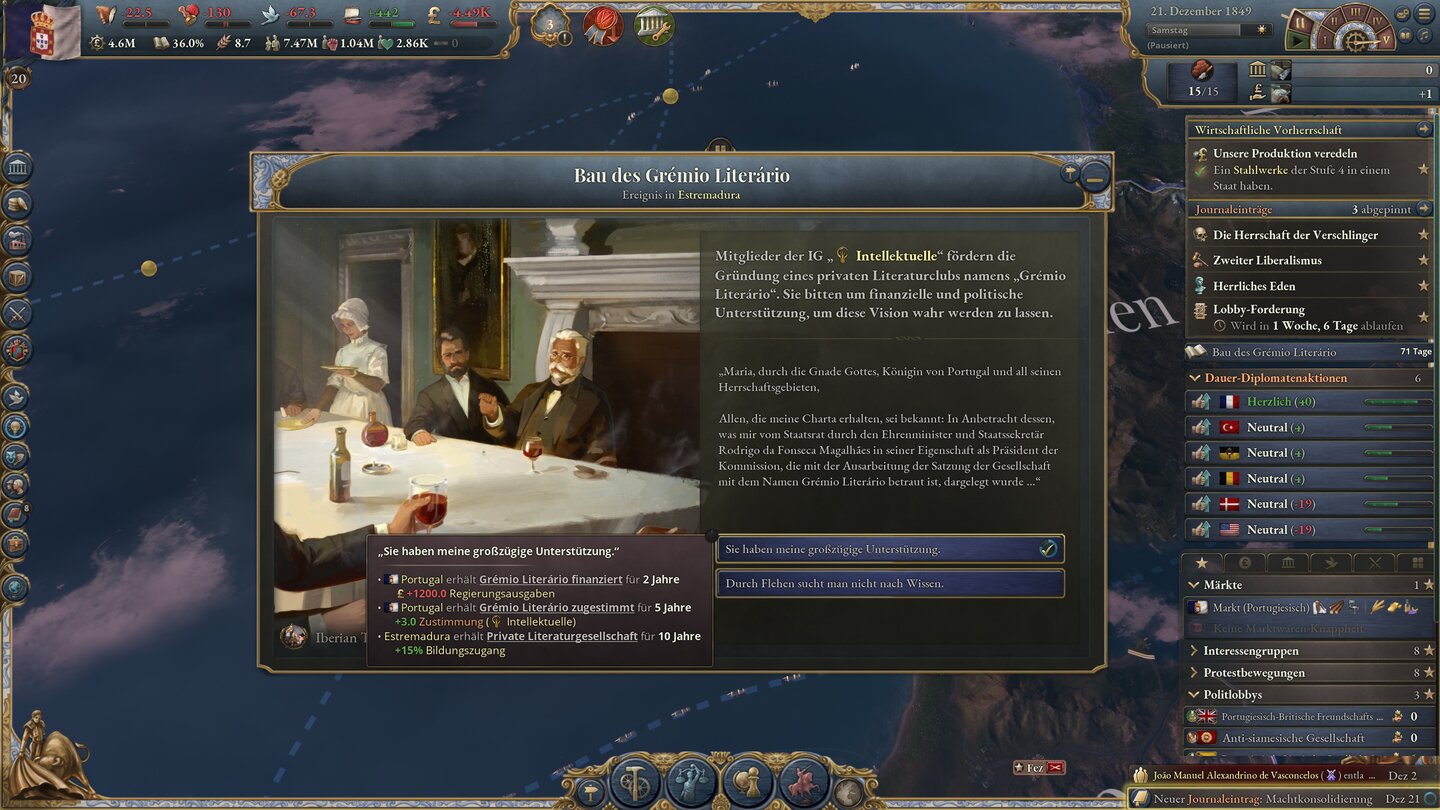The image size is (1440, 810).
Task: Switch to the pound sterling tab below diplomatic actions
Action: coord(1245,562)
